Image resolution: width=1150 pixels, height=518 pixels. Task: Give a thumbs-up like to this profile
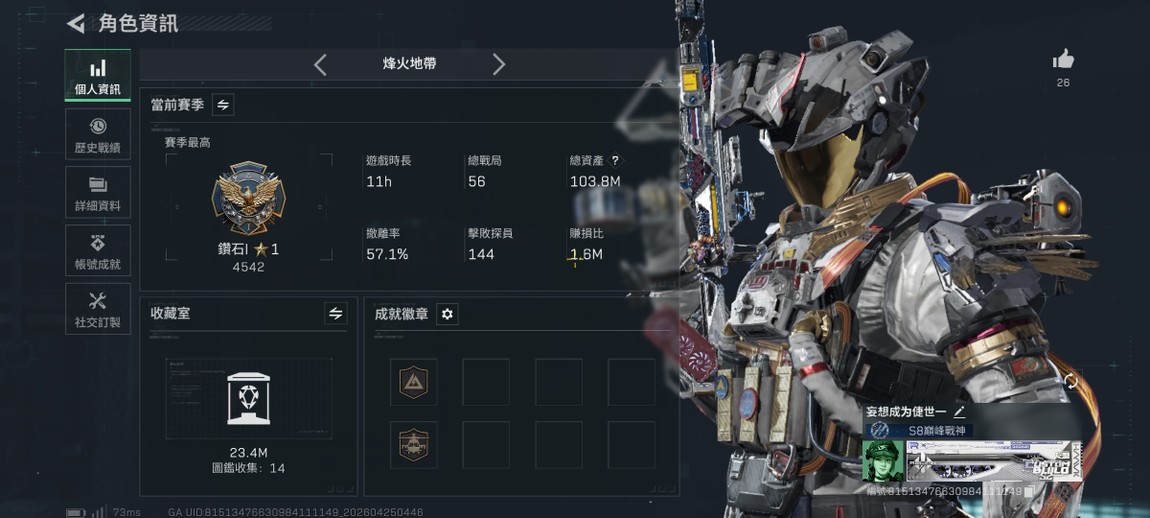pyautogui.click(x=1063, y=61)
